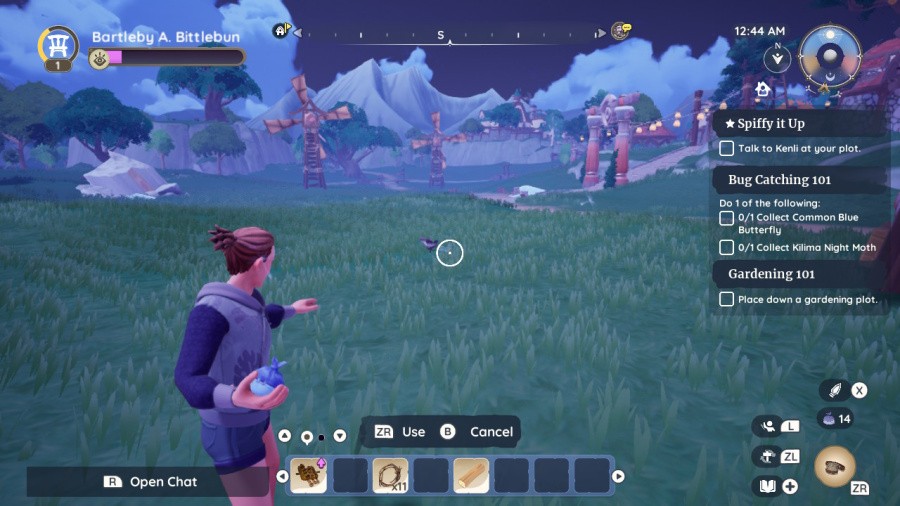Screen dimensions: 900x506
Task: Tick the Common Blue Butterfly objective checkbox
Action: click(727, 218)
